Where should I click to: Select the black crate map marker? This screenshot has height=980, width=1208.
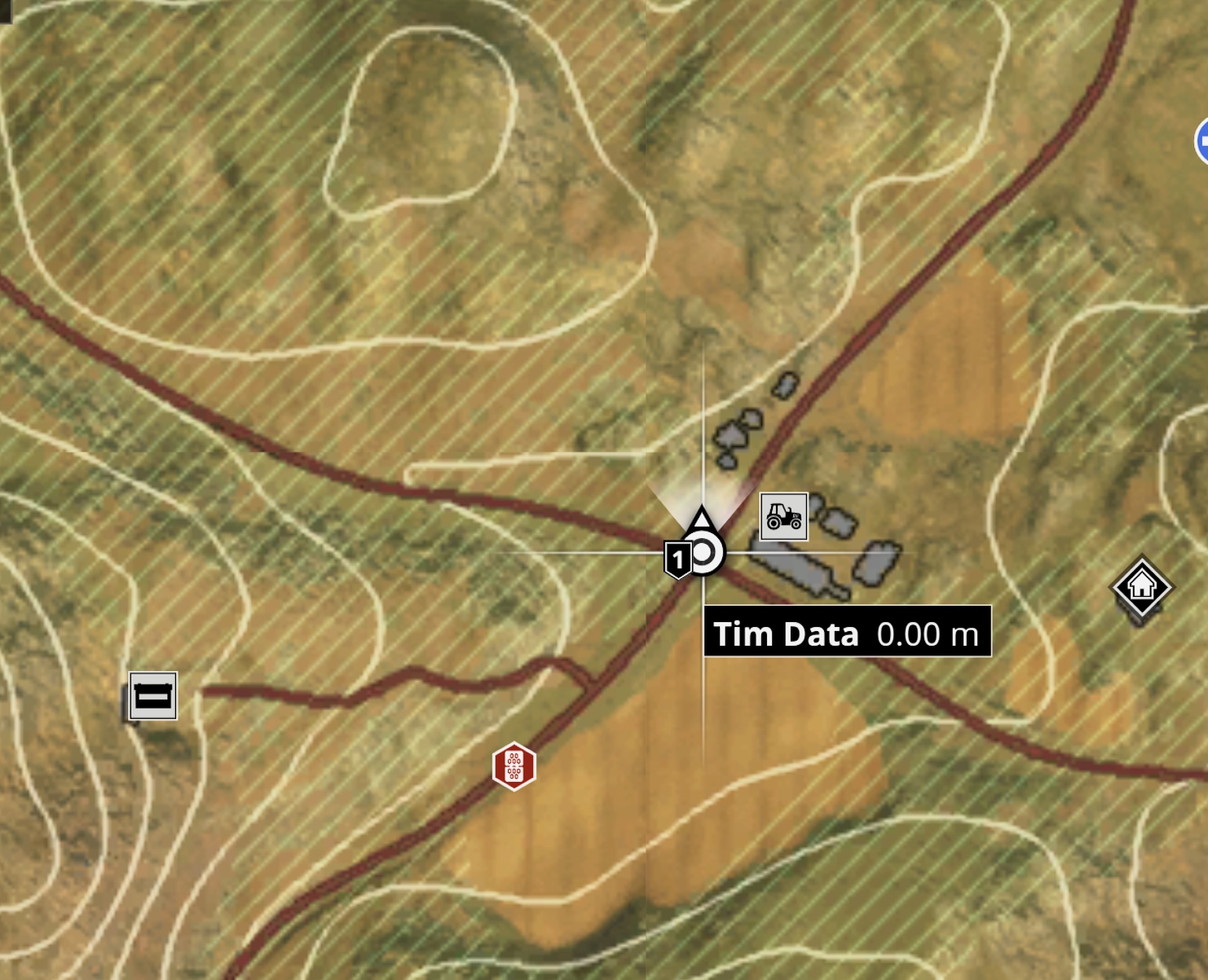153,696
